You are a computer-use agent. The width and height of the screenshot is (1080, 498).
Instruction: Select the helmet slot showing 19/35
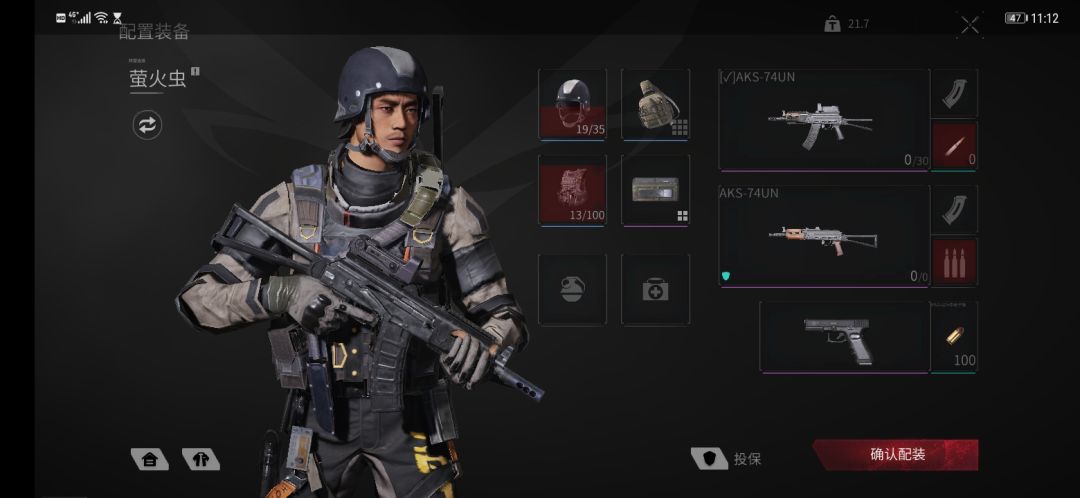572,104
